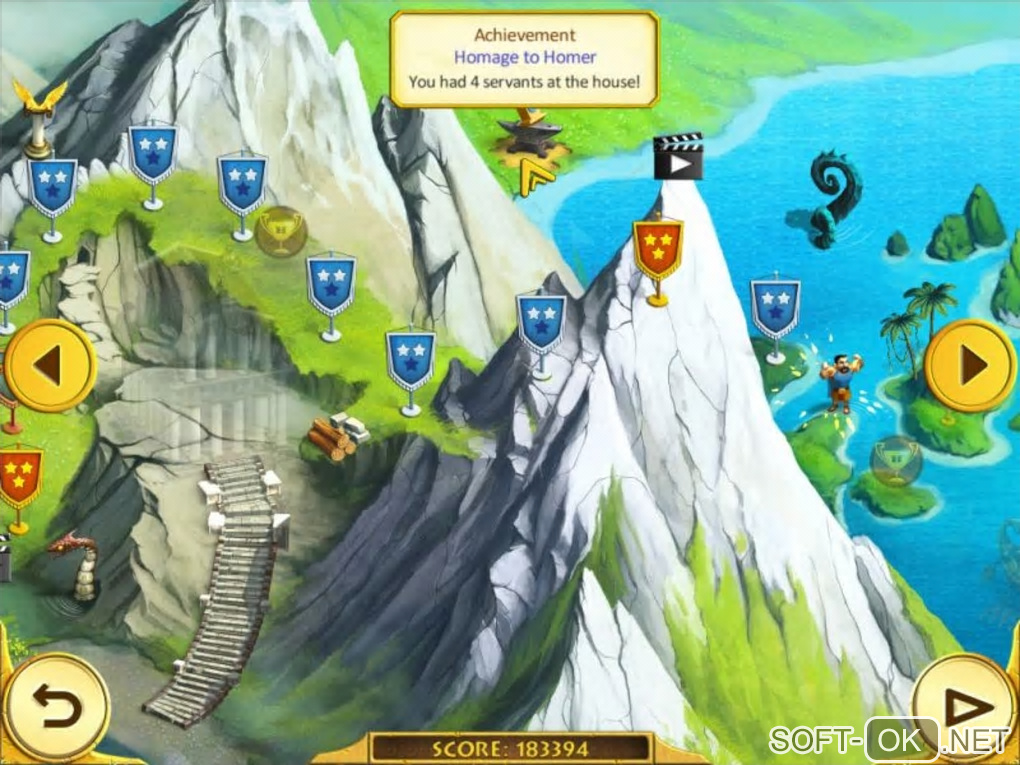Move to next map area with right arrow
Viewport: 1020px width, 765px height.
coord(970,366)
